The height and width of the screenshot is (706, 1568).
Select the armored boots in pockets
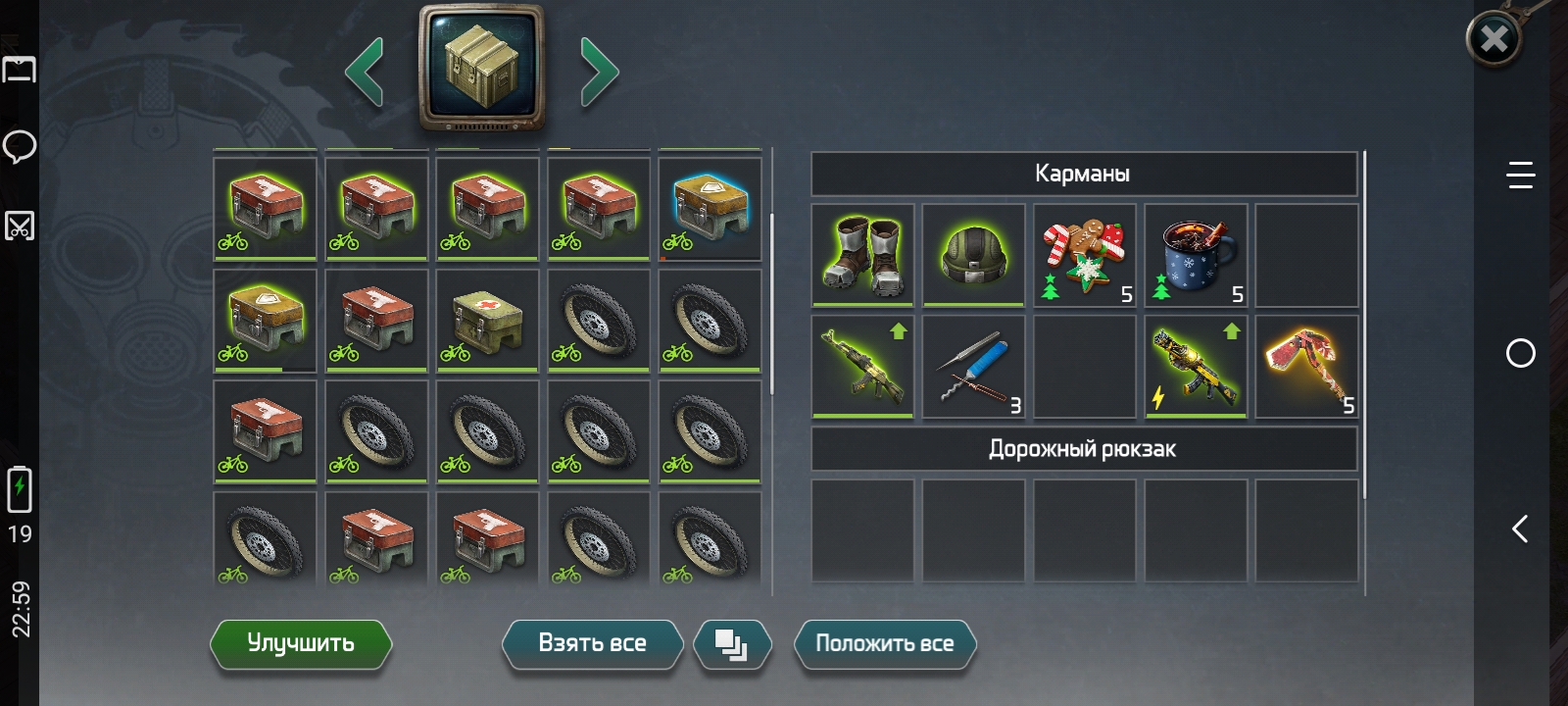point(863,255)
